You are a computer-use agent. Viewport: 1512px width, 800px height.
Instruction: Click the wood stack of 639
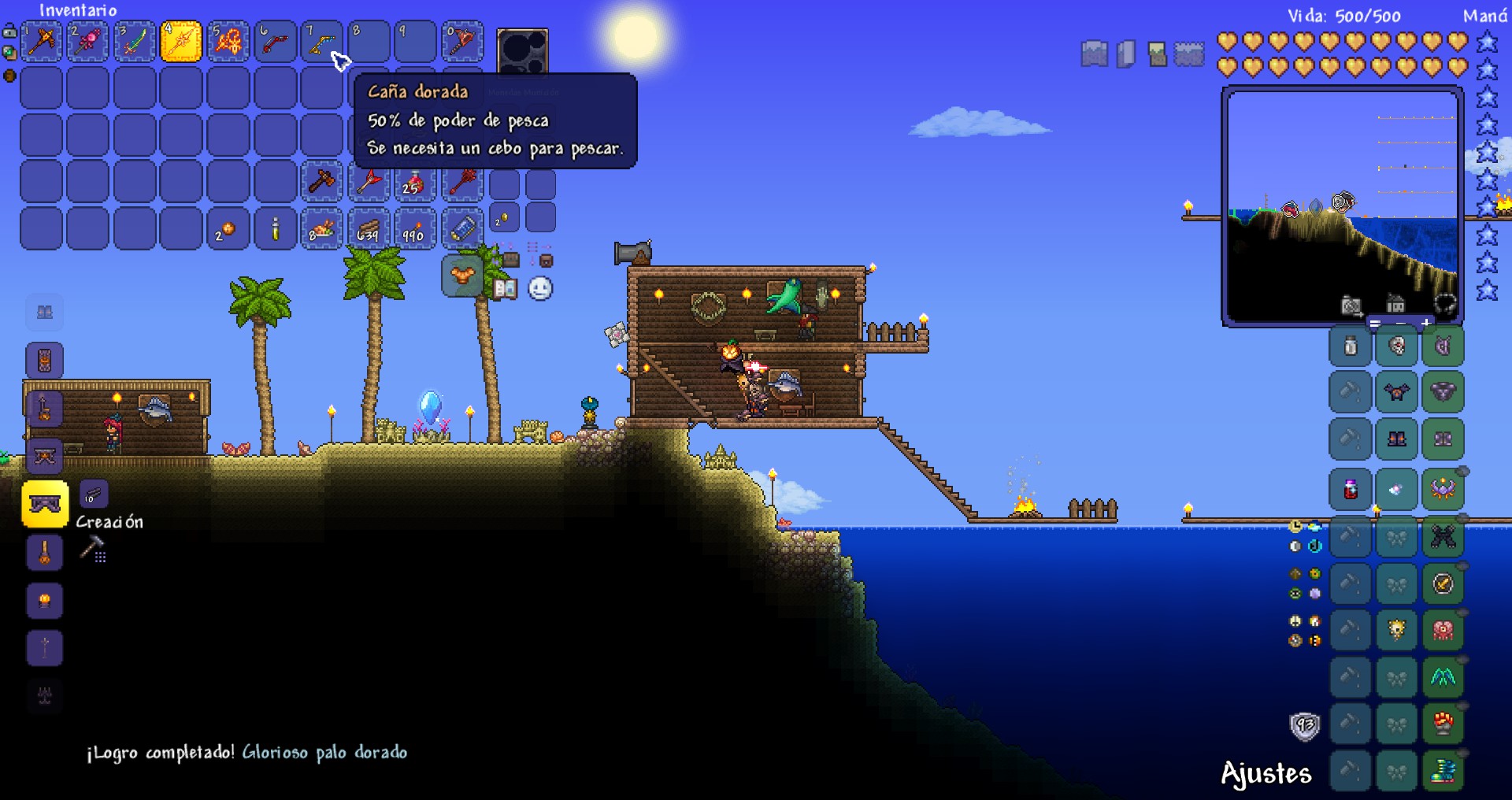[x=368, y=229]
